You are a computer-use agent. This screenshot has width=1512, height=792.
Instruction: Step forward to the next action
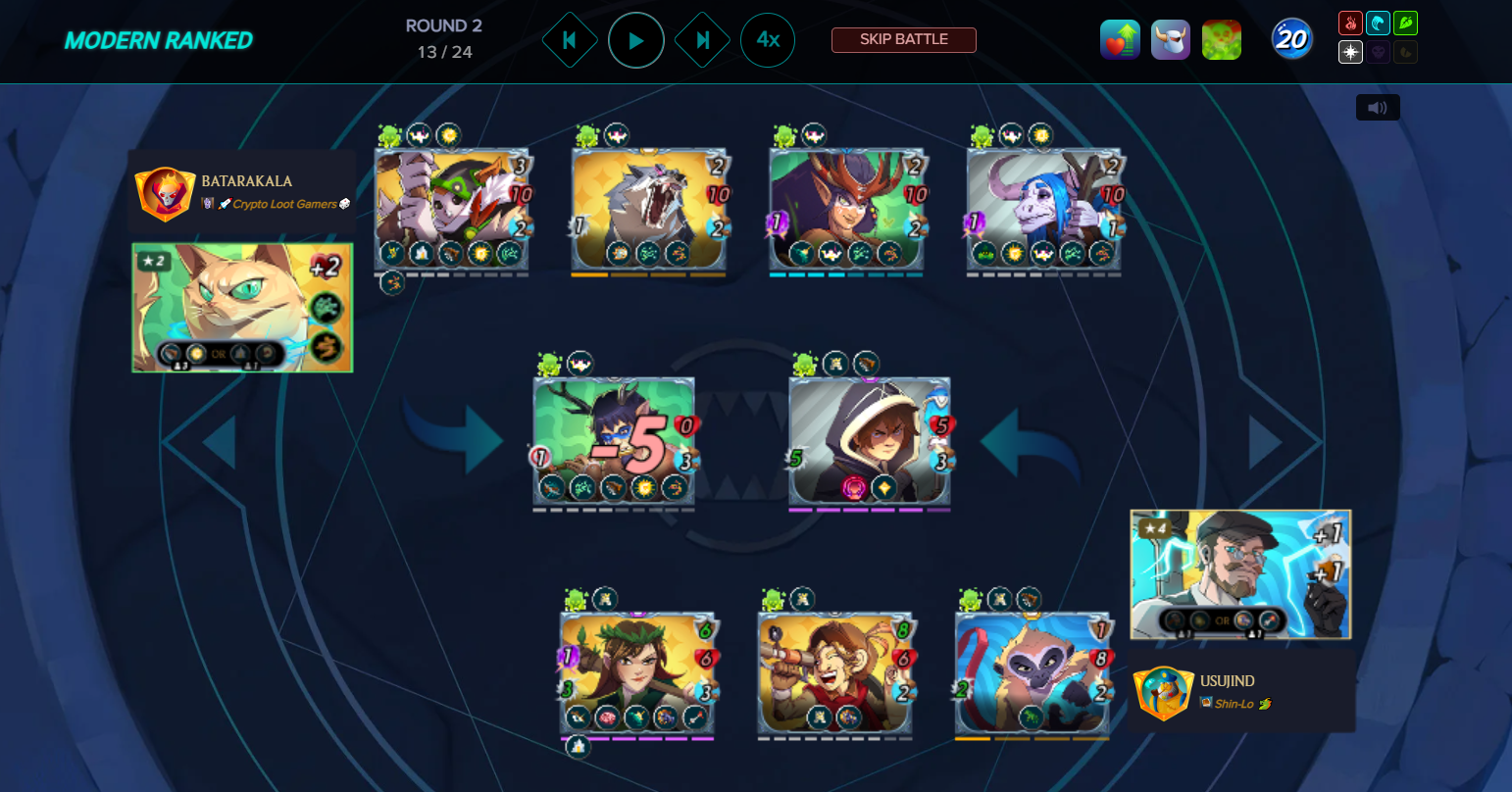702,40
